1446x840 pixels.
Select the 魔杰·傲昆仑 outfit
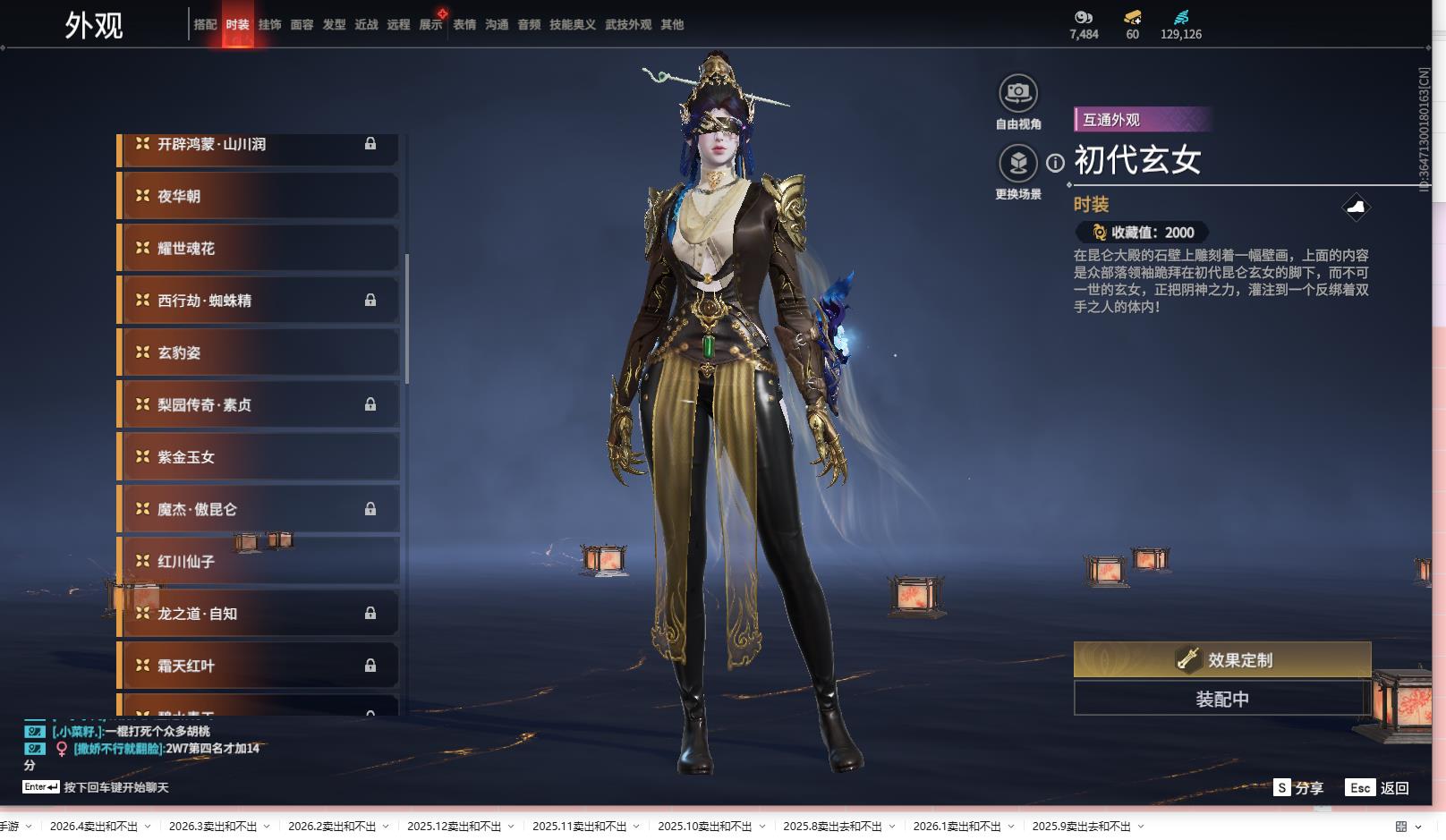click(x=259, y=509)
